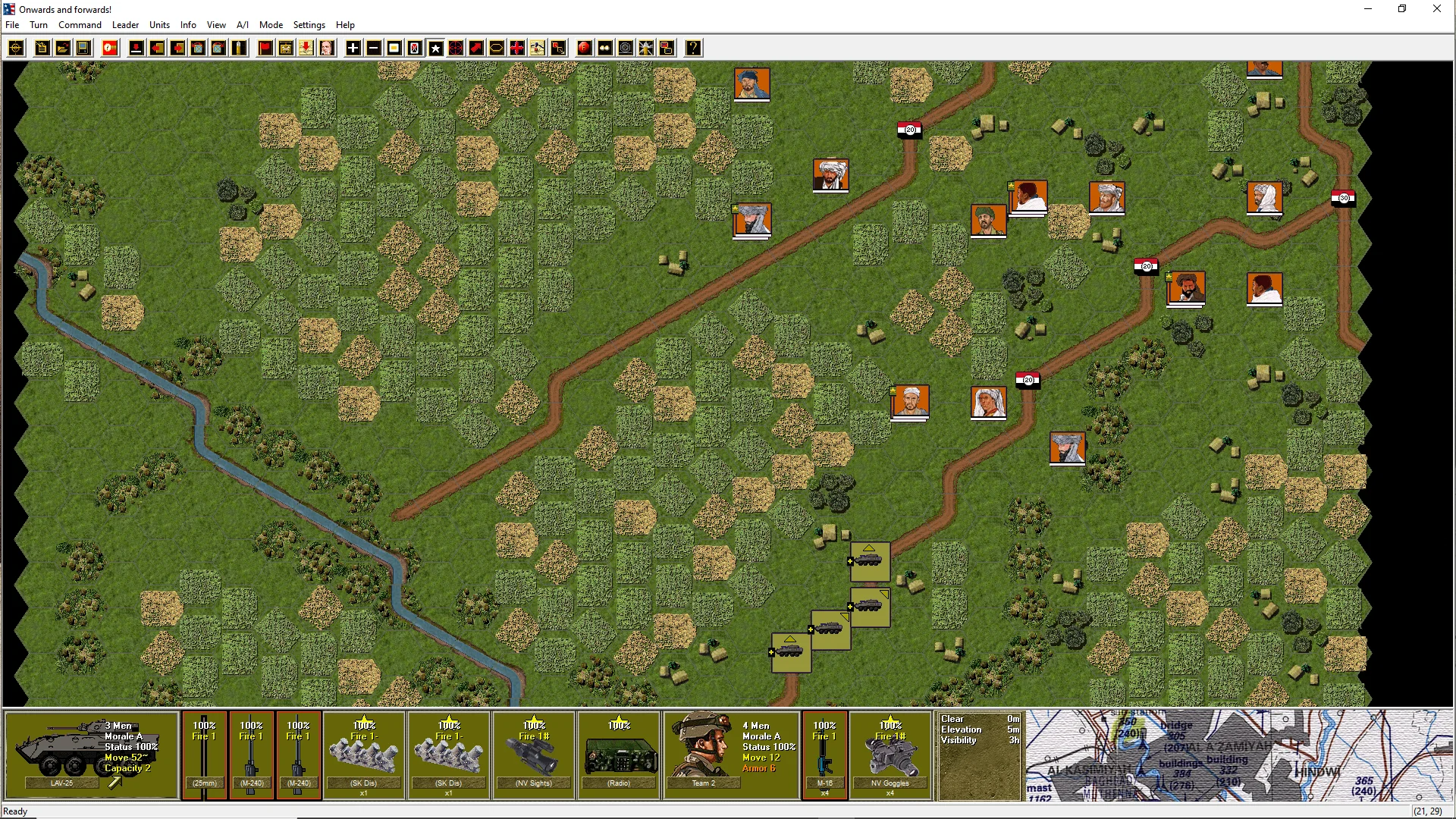The width and height of the screenshot is (1456, 819).
Task: Click the open folder toolbar button
Action: pyautogui.click(x=63, y=49)
